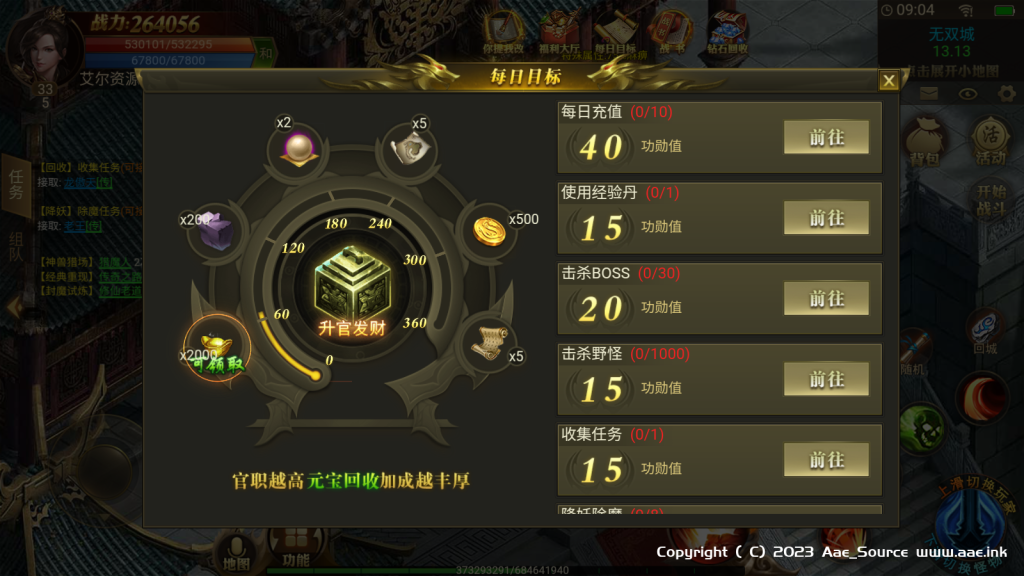Open the 福利大厅 welfare hall

point(559,33)
